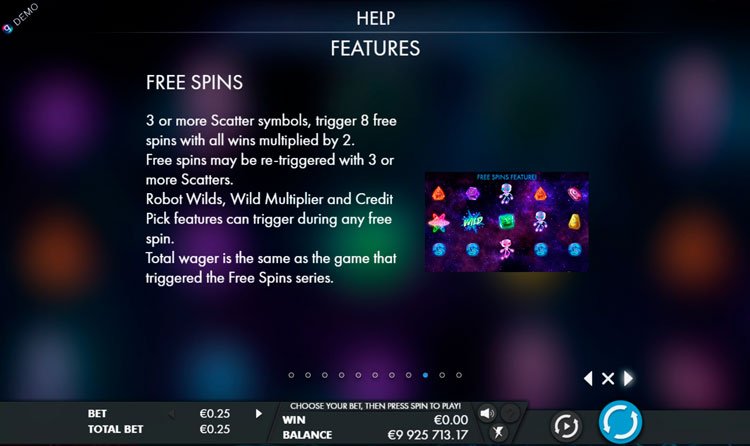
Task: Increase the bet with the right arrow
Action: click(x=259, y=413)
